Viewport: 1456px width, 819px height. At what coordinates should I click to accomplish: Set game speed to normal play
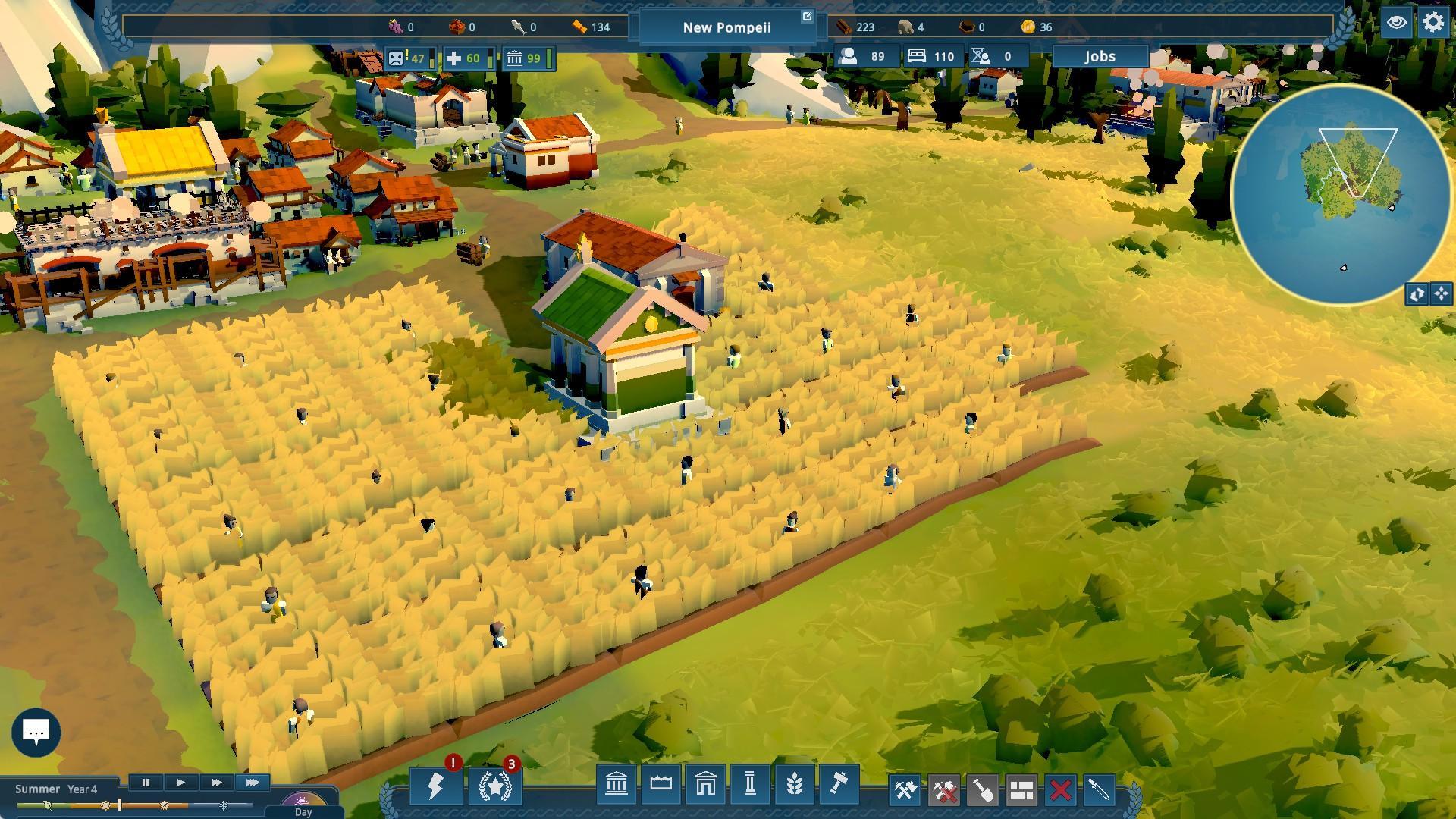click(180, 783)
